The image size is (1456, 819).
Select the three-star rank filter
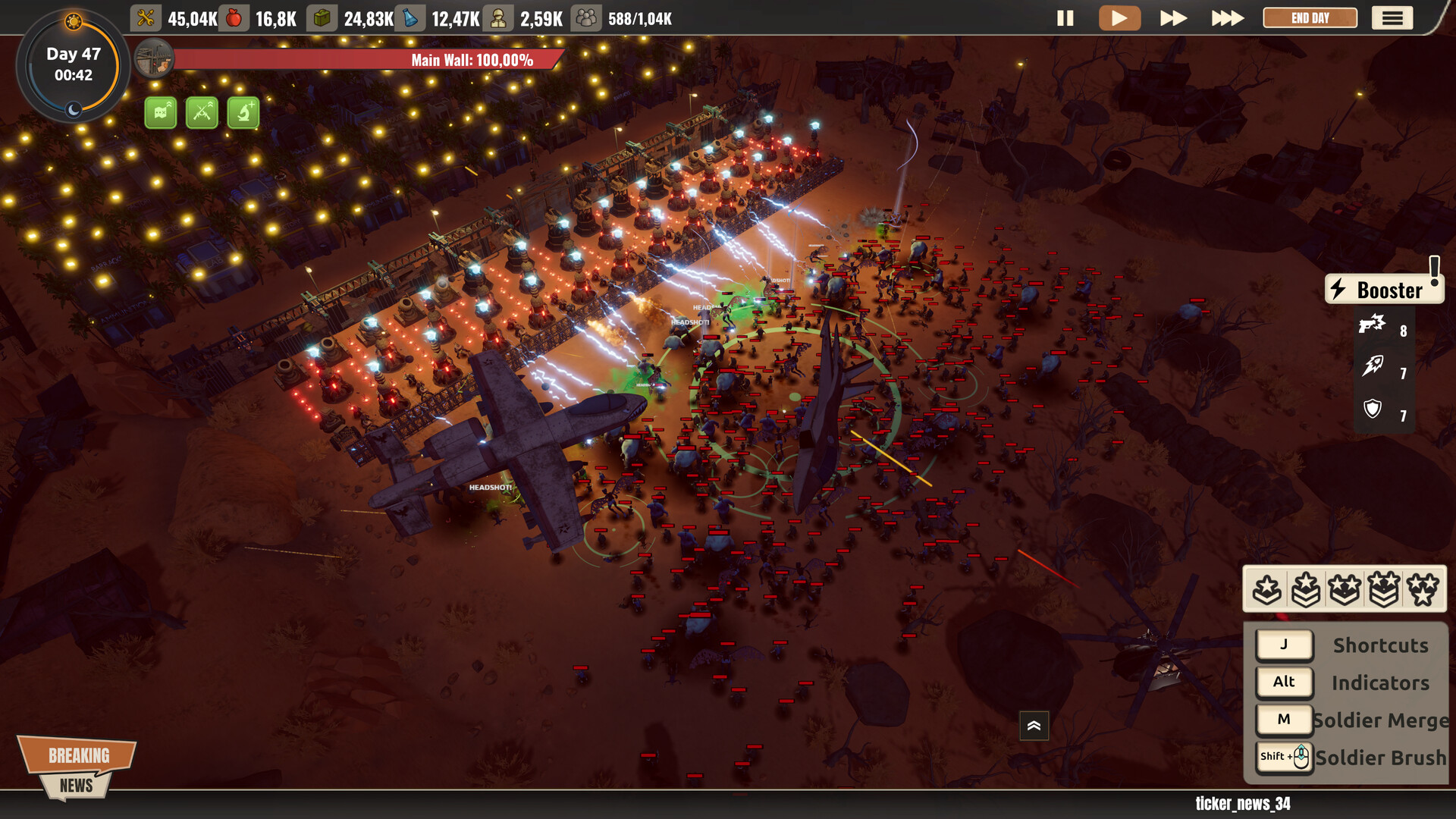tap(1423, 589)
